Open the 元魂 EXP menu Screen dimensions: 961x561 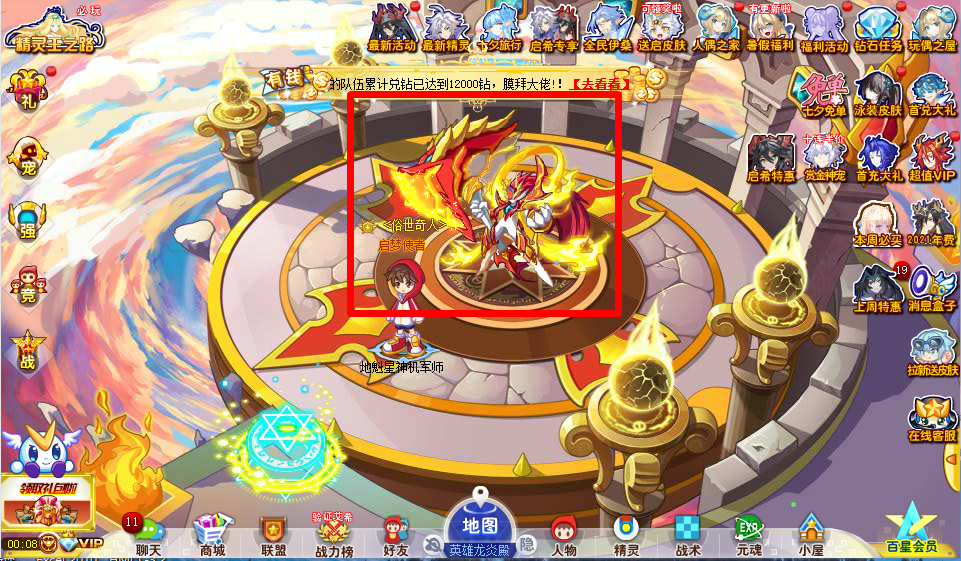pyautogui.click(x=749, y=535)
